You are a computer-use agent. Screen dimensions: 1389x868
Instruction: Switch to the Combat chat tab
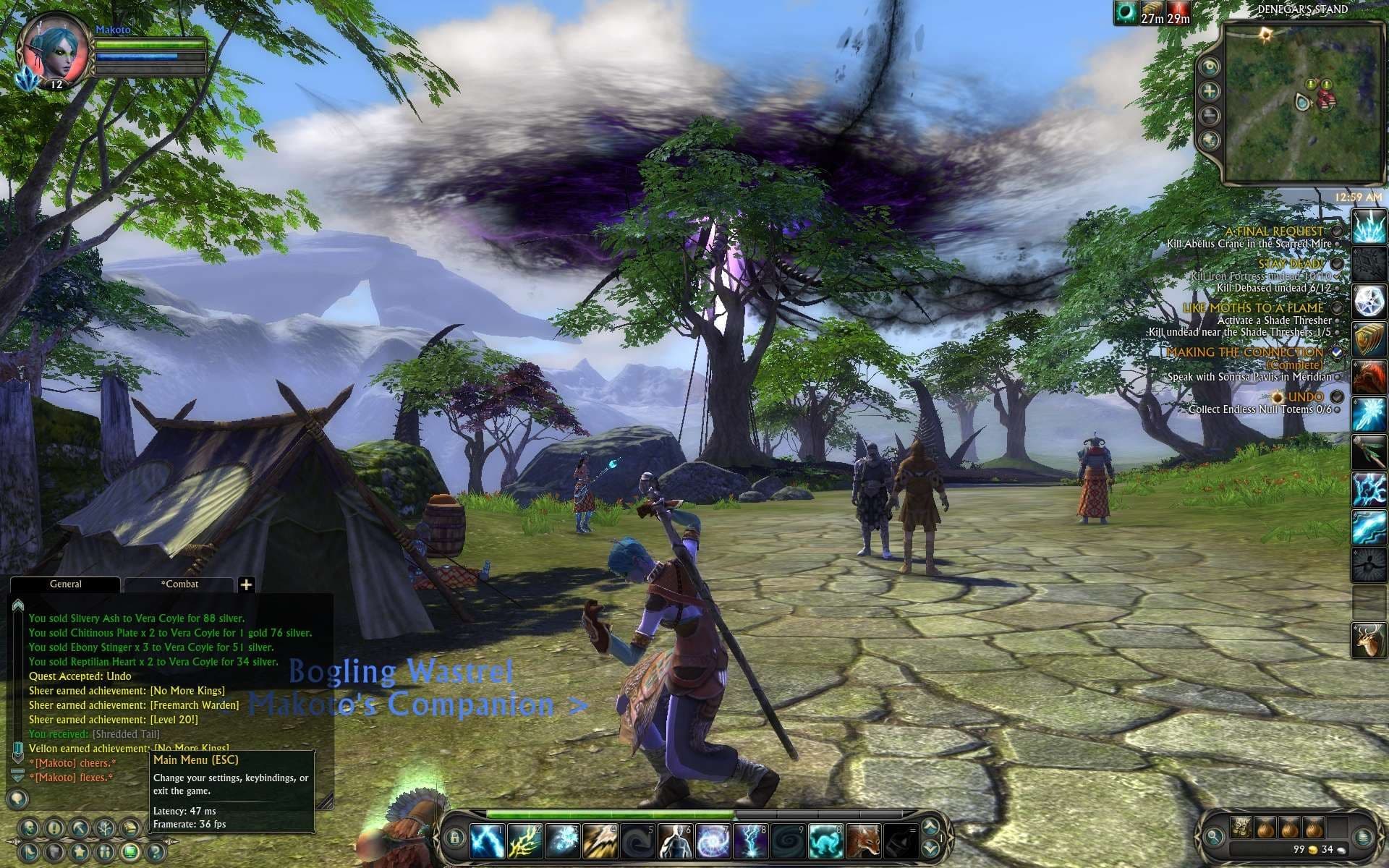click(179, 584)
